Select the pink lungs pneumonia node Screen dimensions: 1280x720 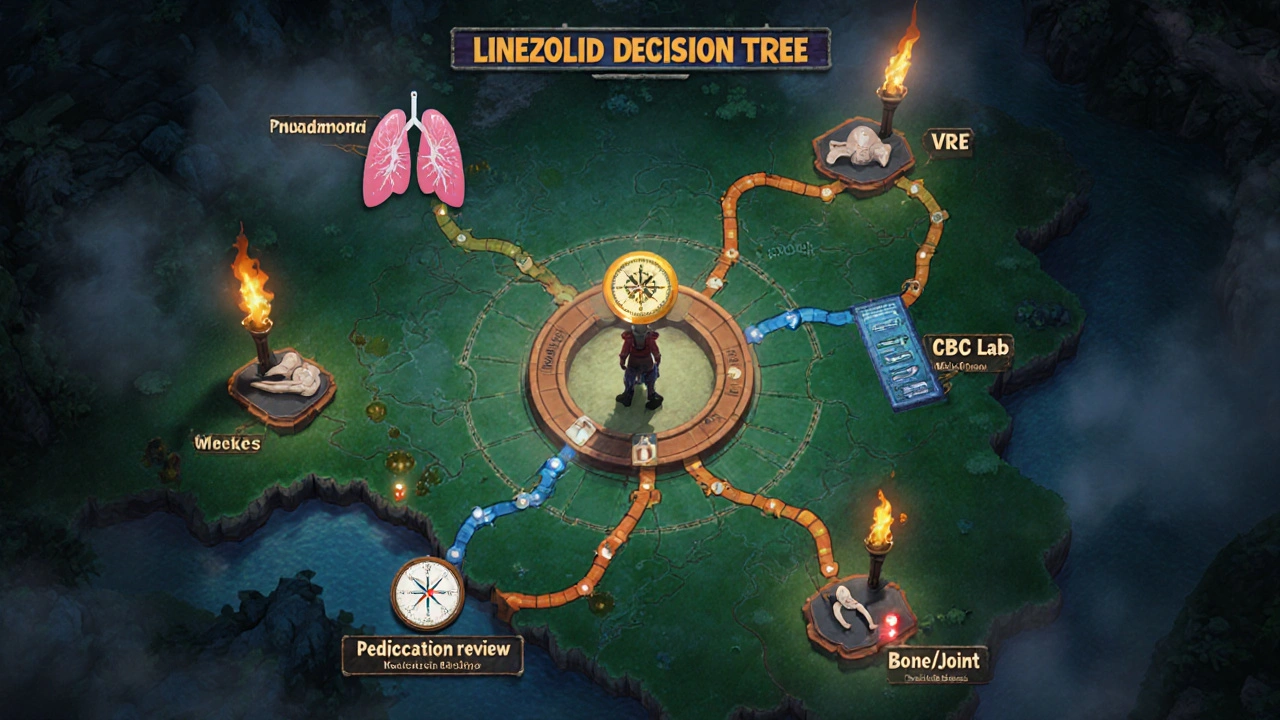[413, 155]
